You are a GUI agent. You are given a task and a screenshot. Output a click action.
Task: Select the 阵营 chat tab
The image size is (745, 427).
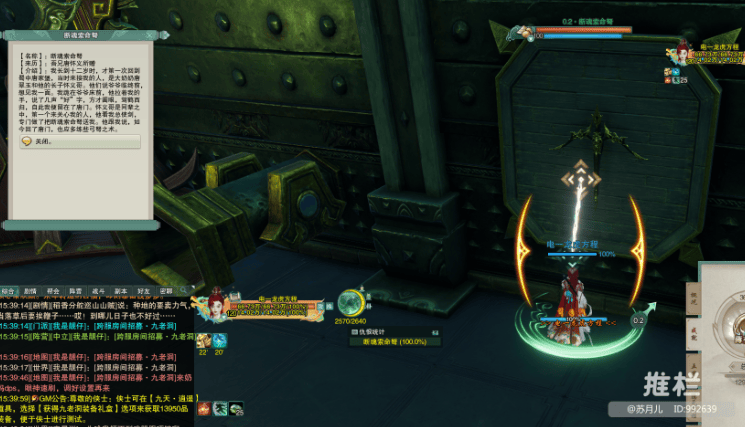(x=75, y=292)
